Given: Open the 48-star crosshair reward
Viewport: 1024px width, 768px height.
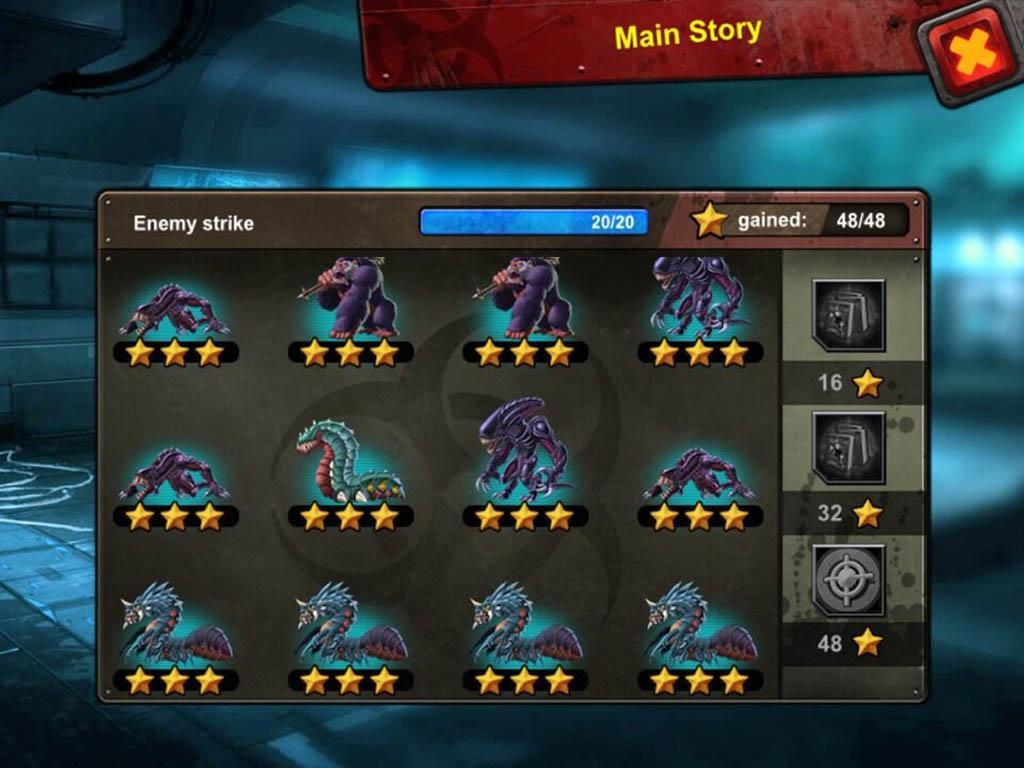Looking at the screenshot, I should click(849, 580).
